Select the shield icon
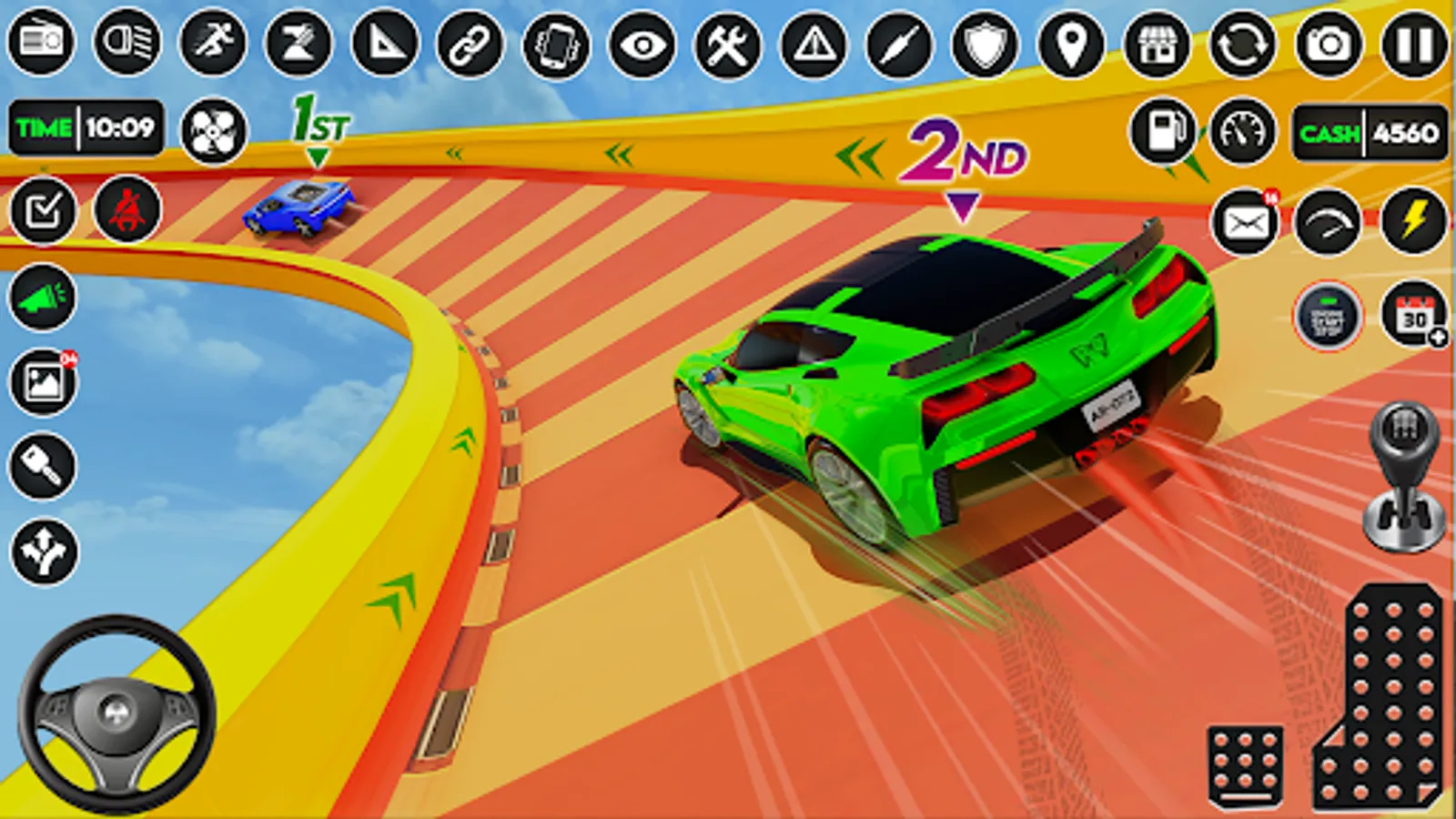The height and width of the screenshot is (819, 1456). pos(986,44)
